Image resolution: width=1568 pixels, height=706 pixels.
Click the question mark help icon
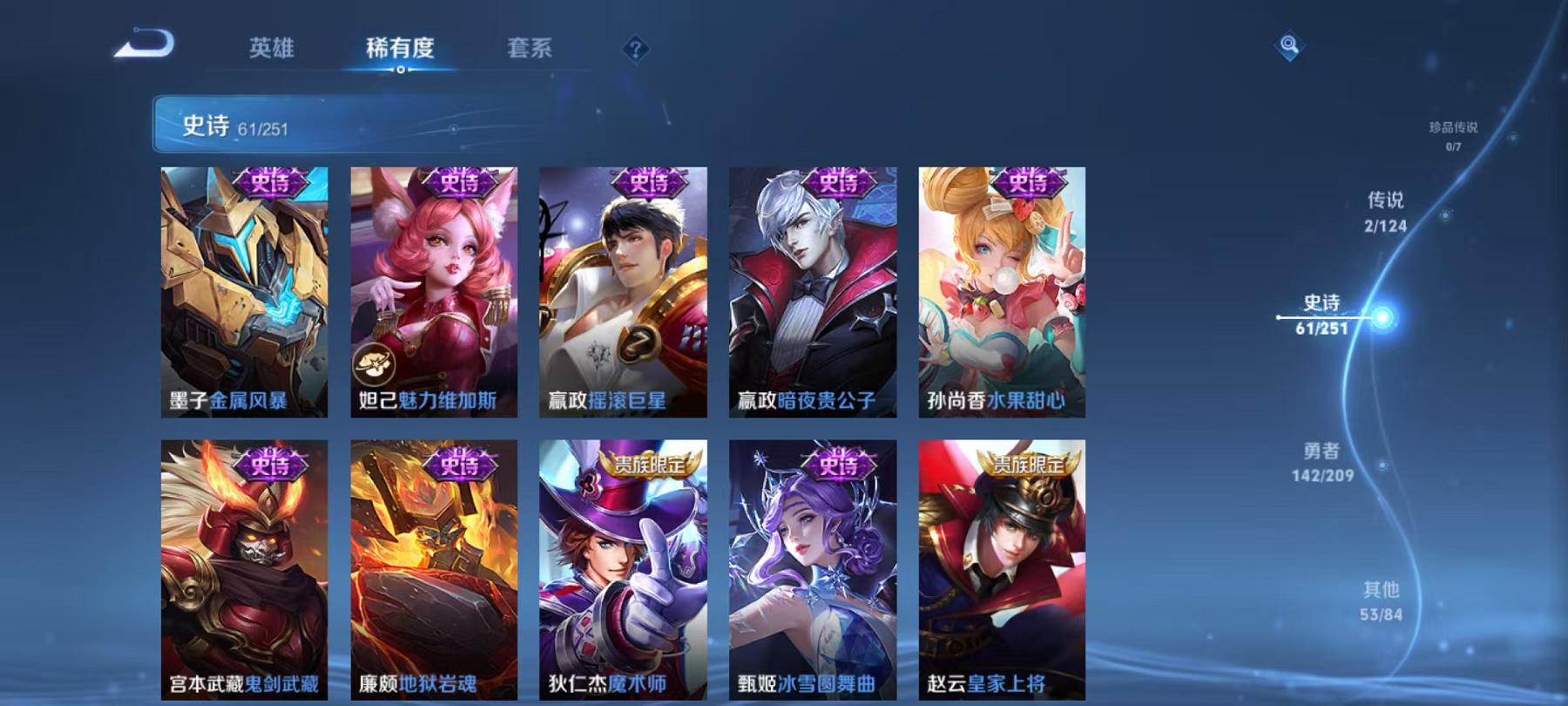pos(639,50)
